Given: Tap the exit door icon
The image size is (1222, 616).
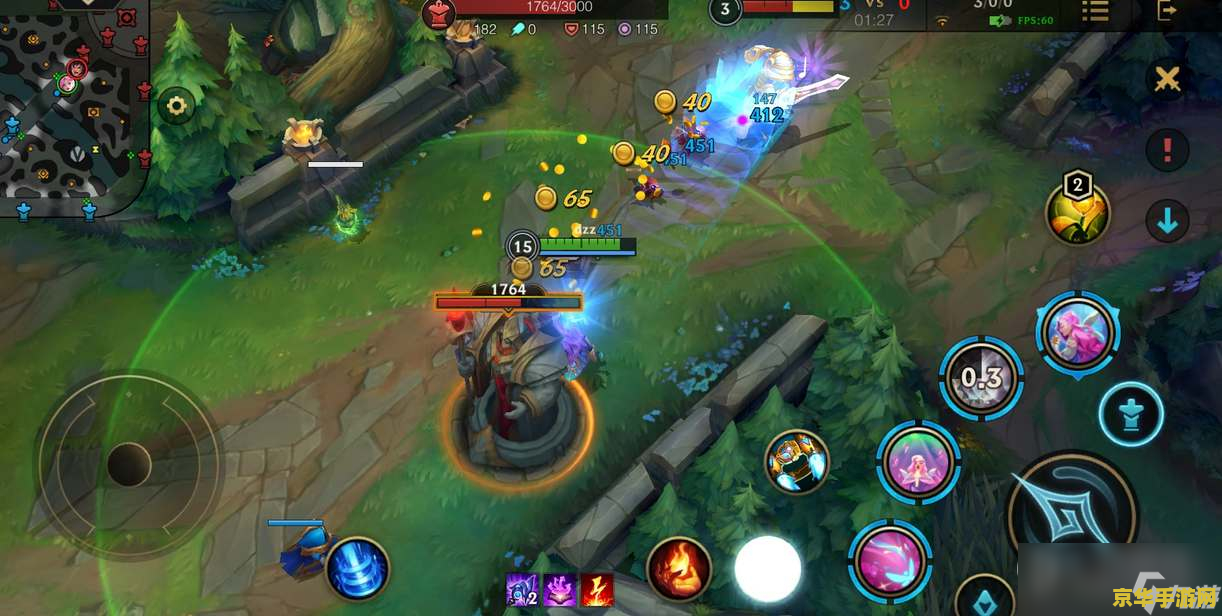Looking at the screenshot, I should point(1166,10).
